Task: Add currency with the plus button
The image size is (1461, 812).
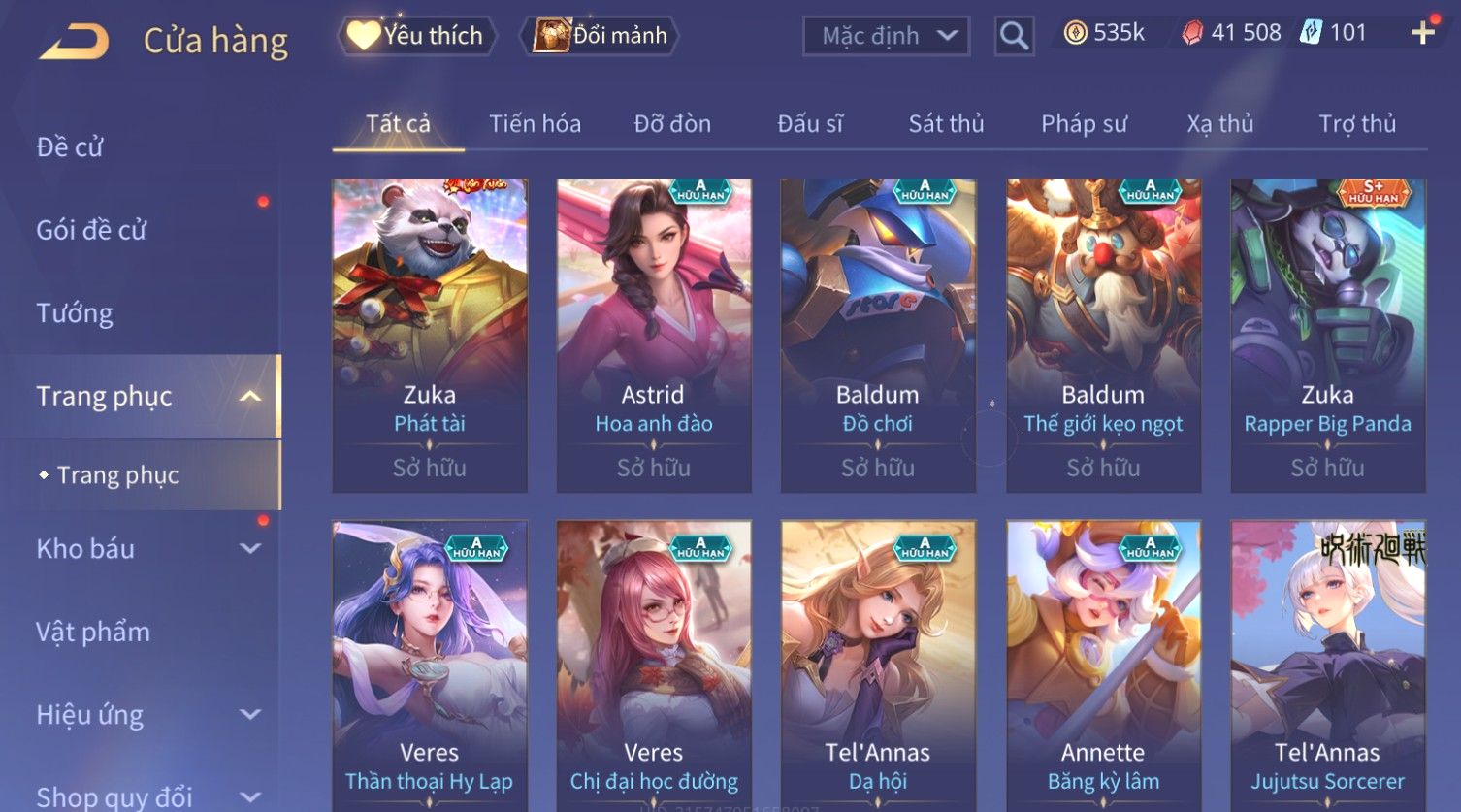Action: 1422,33
